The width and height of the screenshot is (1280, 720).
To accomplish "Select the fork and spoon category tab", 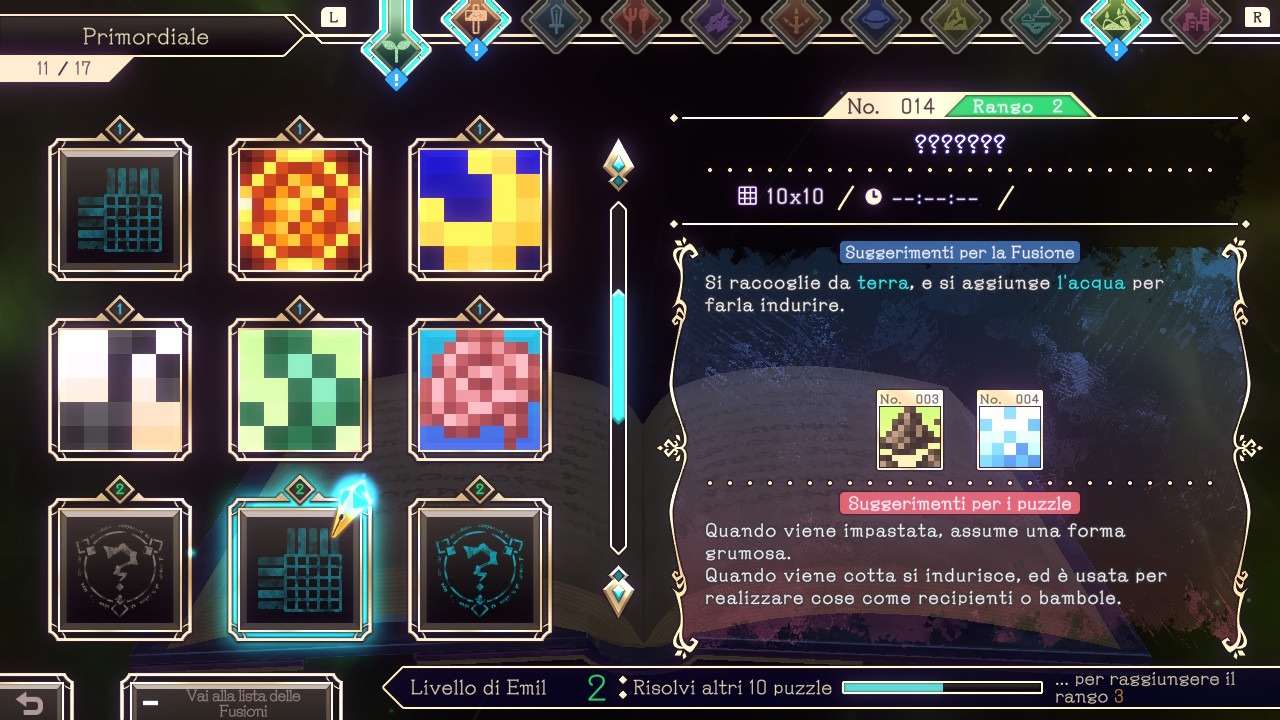I will coord(636,20).
